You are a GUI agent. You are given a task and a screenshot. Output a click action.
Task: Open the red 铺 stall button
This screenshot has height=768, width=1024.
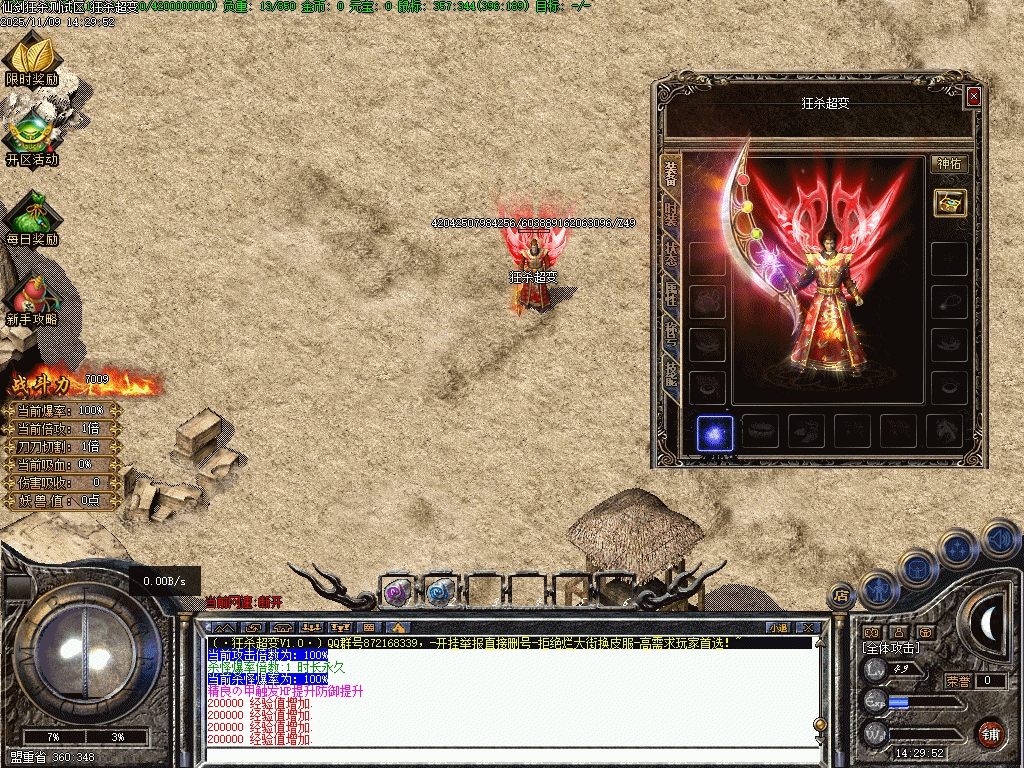point(990,733)
